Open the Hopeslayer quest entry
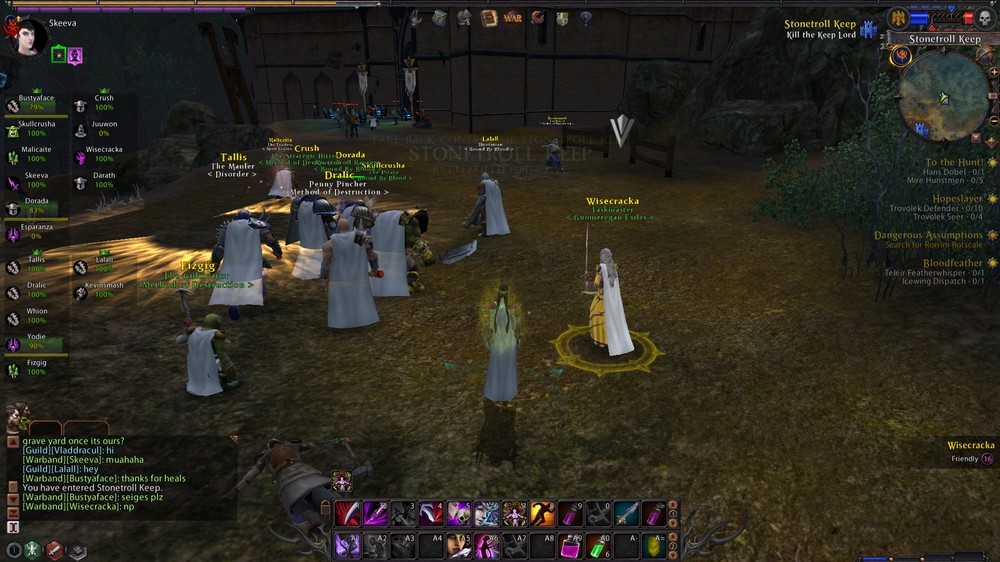Screen dimensions: 1000x562 pyautogui.click(x=956, y=199)
